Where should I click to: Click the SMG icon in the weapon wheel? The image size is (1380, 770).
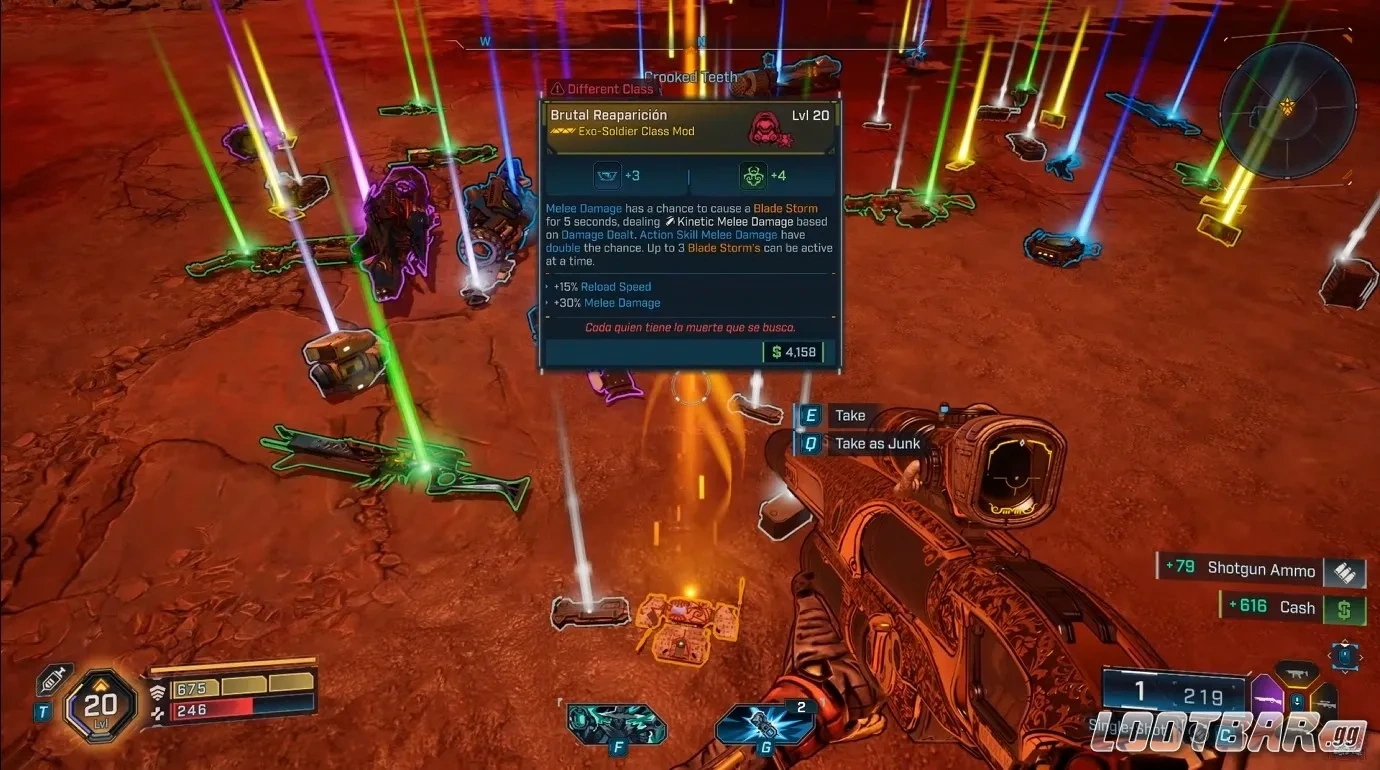pyautogui.click(x=1296, y=673)
